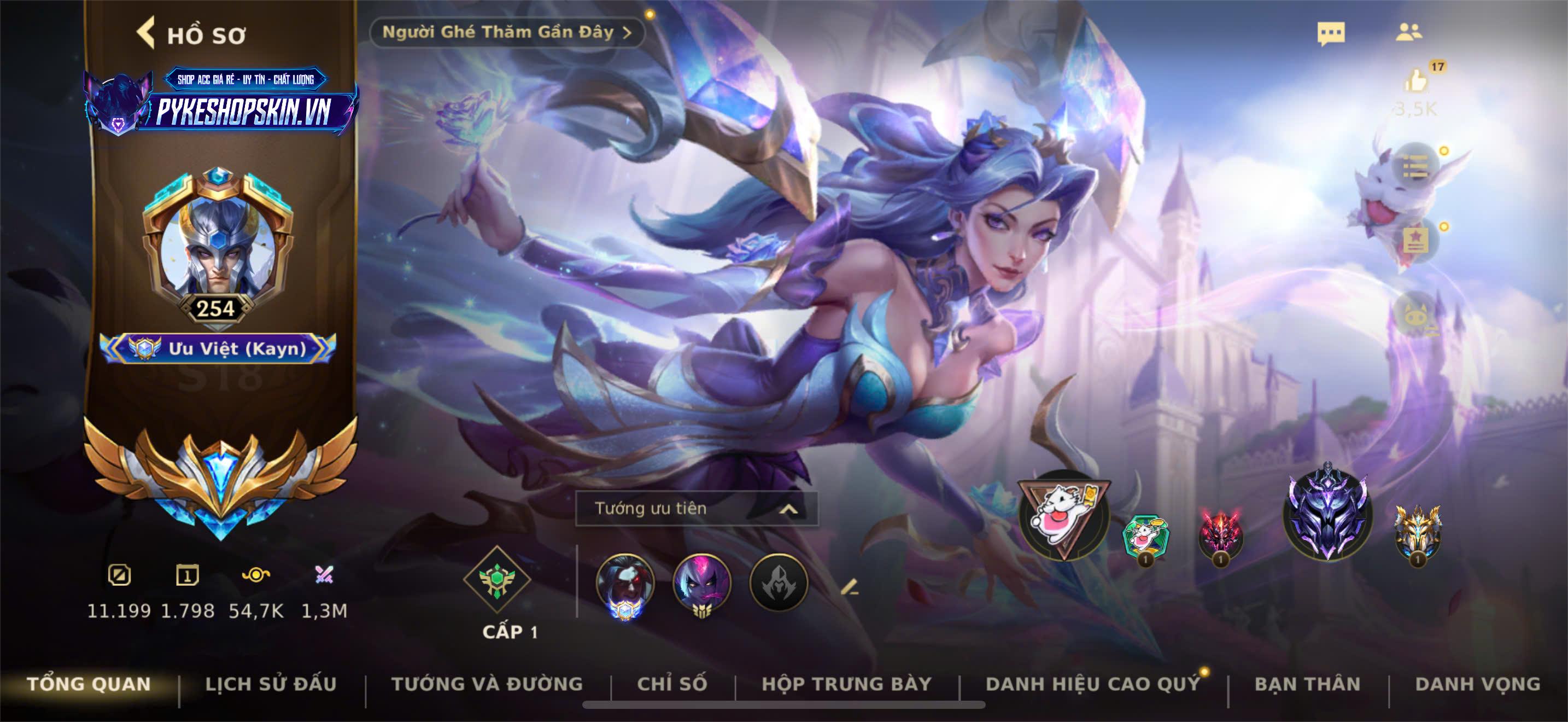This screenshot has width=1568, height=722.
Task: Select the Tổng Quan overview tab
Action: (x=89, y=684)
